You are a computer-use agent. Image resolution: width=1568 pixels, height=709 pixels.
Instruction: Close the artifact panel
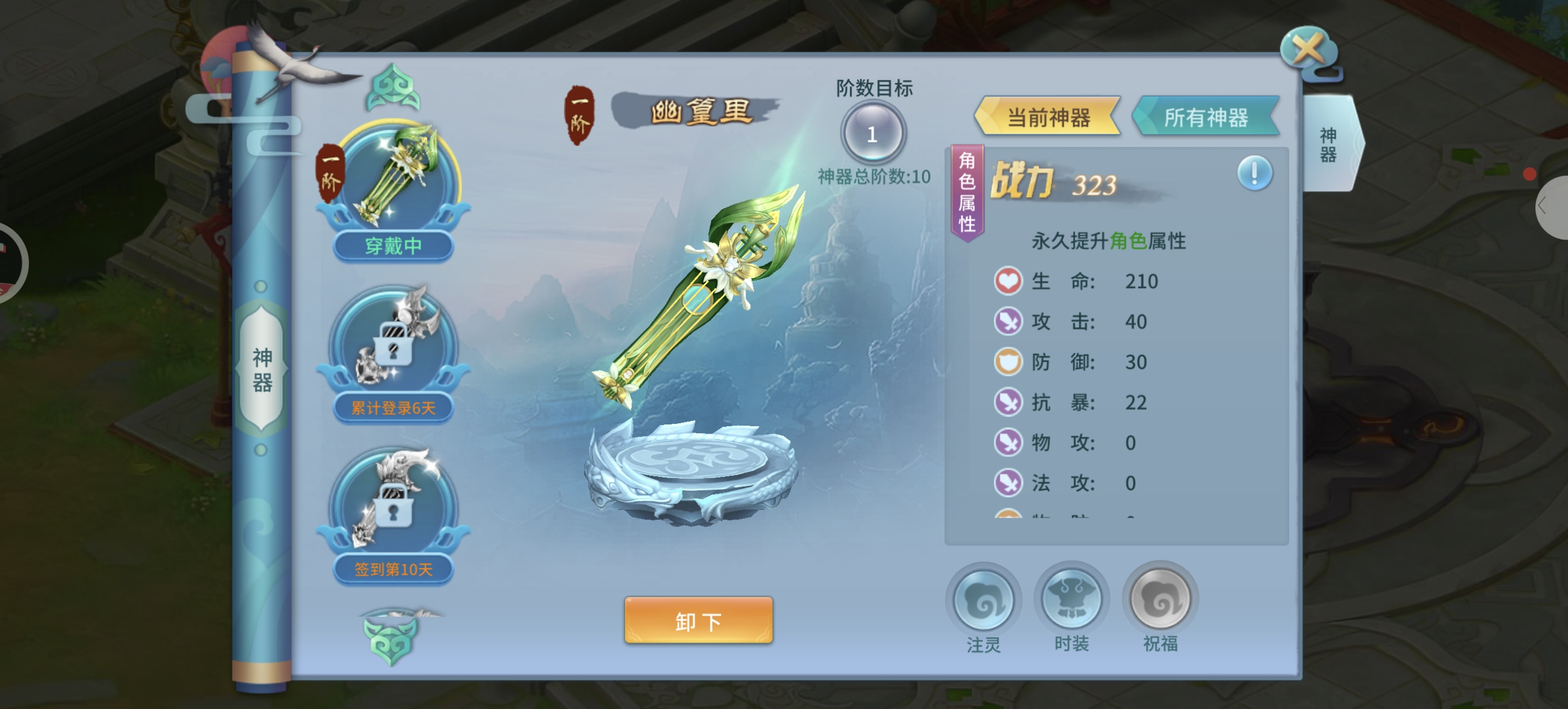pyautogui.click(x=1310, y=50)
